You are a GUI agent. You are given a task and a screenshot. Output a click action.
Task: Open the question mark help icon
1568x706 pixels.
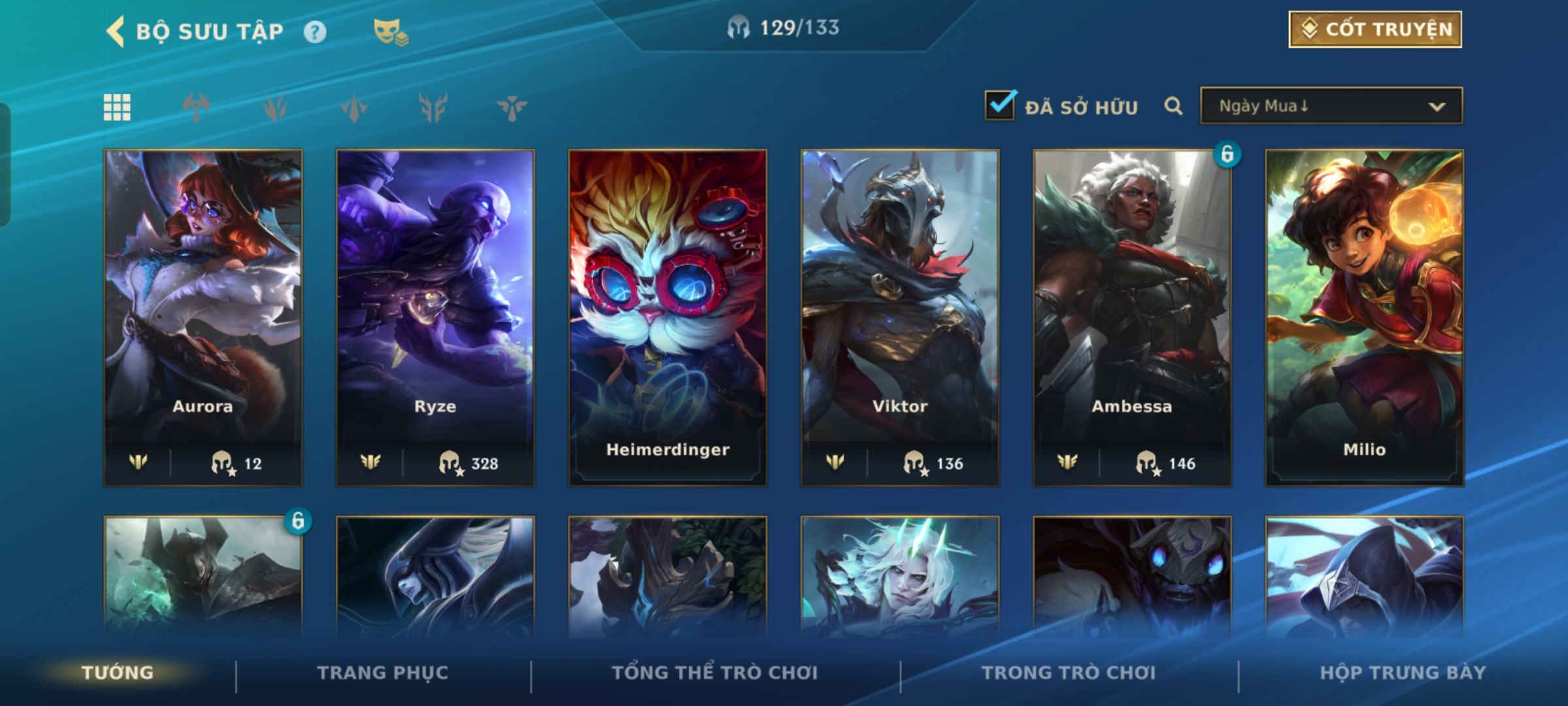315,32
